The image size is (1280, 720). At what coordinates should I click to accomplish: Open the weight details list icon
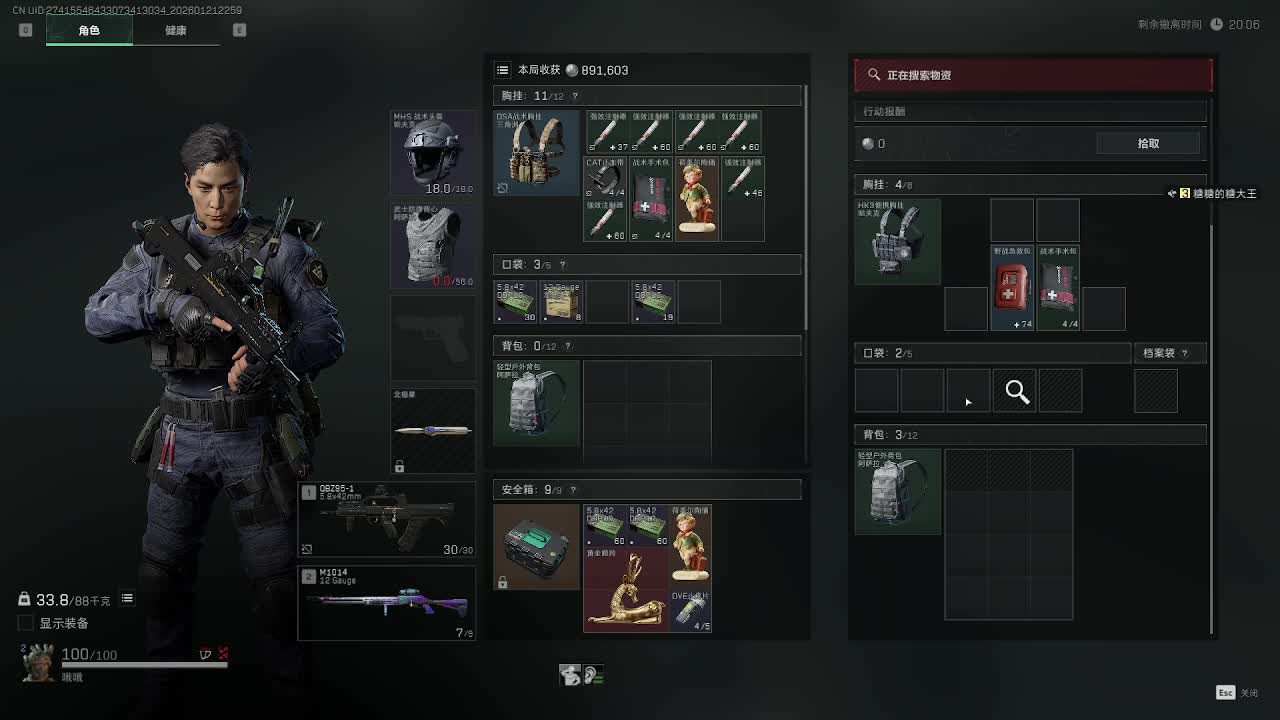127,598
